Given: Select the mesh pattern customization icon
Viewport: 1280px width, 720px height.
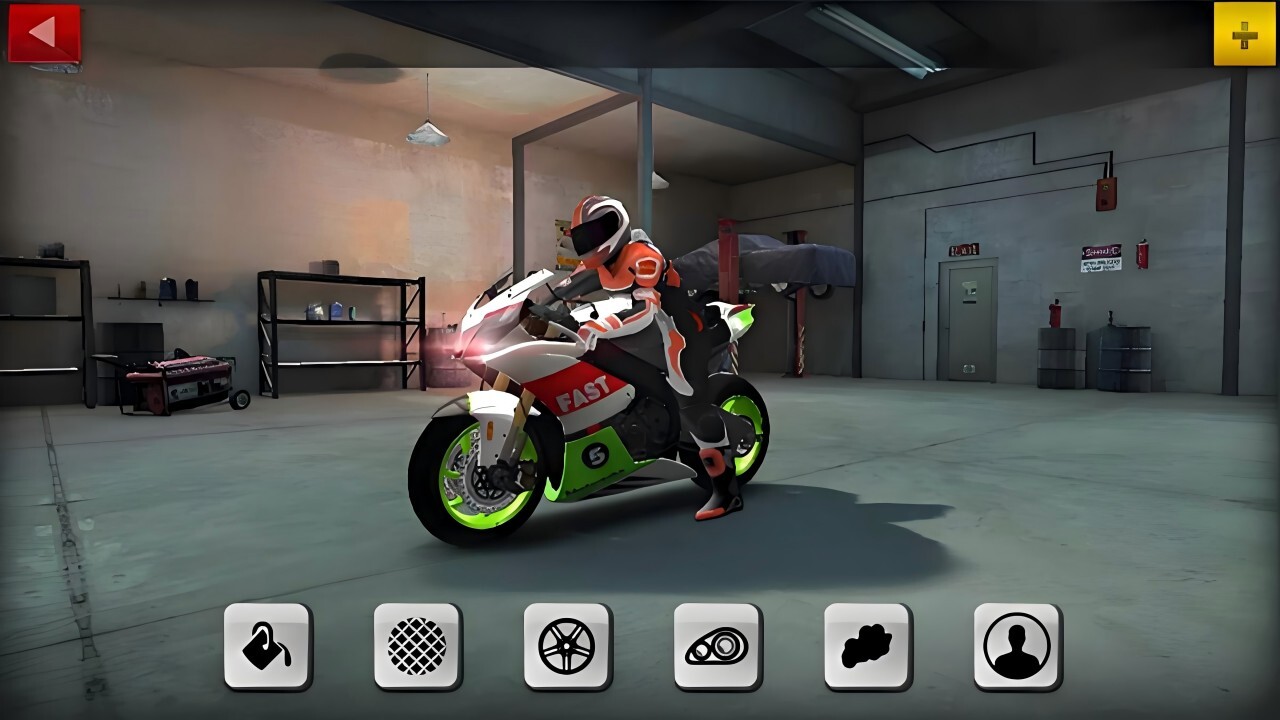Looking at the screenshot, I should pyautogui.click(x=417, y=646).
